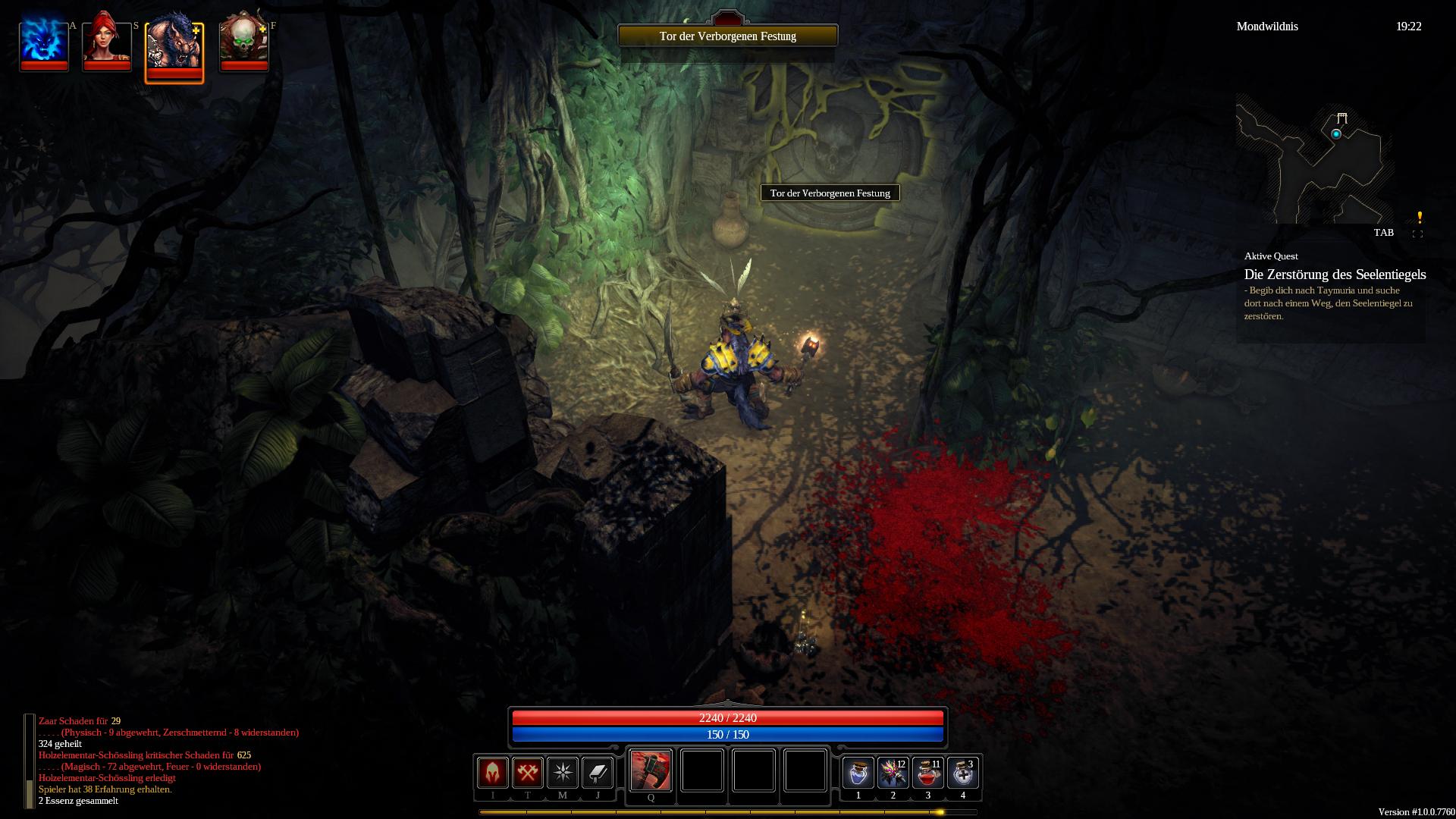
Task: Toggle the minimap expand brackets icon
Action: pyautogui.click(x=1417, y=234)
